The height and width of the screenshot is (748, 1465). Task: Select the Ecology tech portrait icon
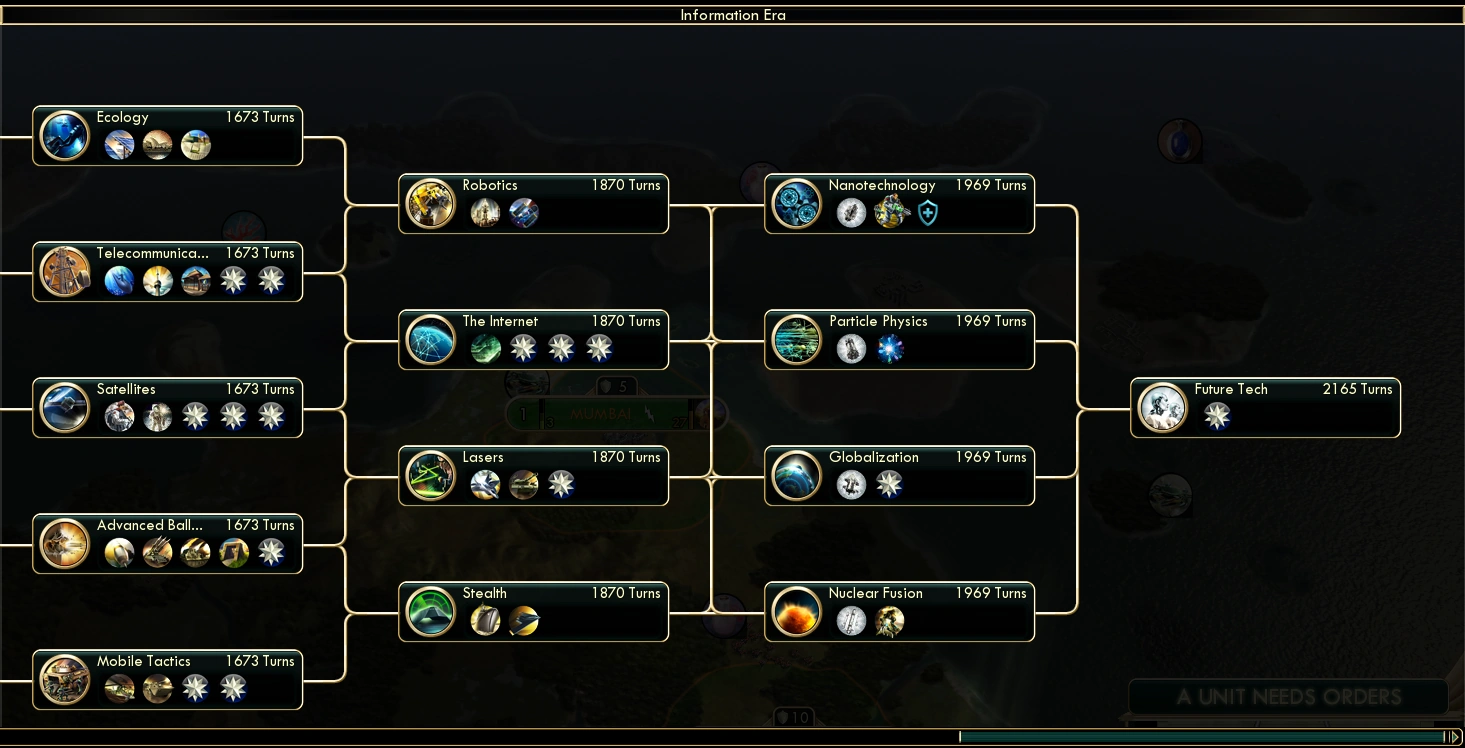(x=64, y=134)
